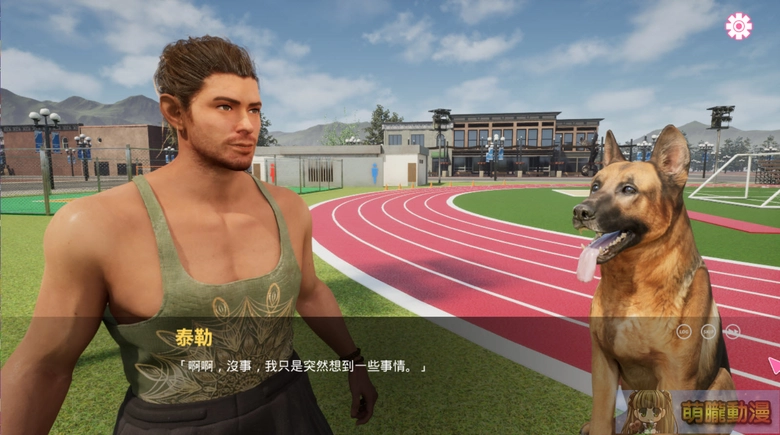Open the dialogue LOG

[x=684, y=331]
